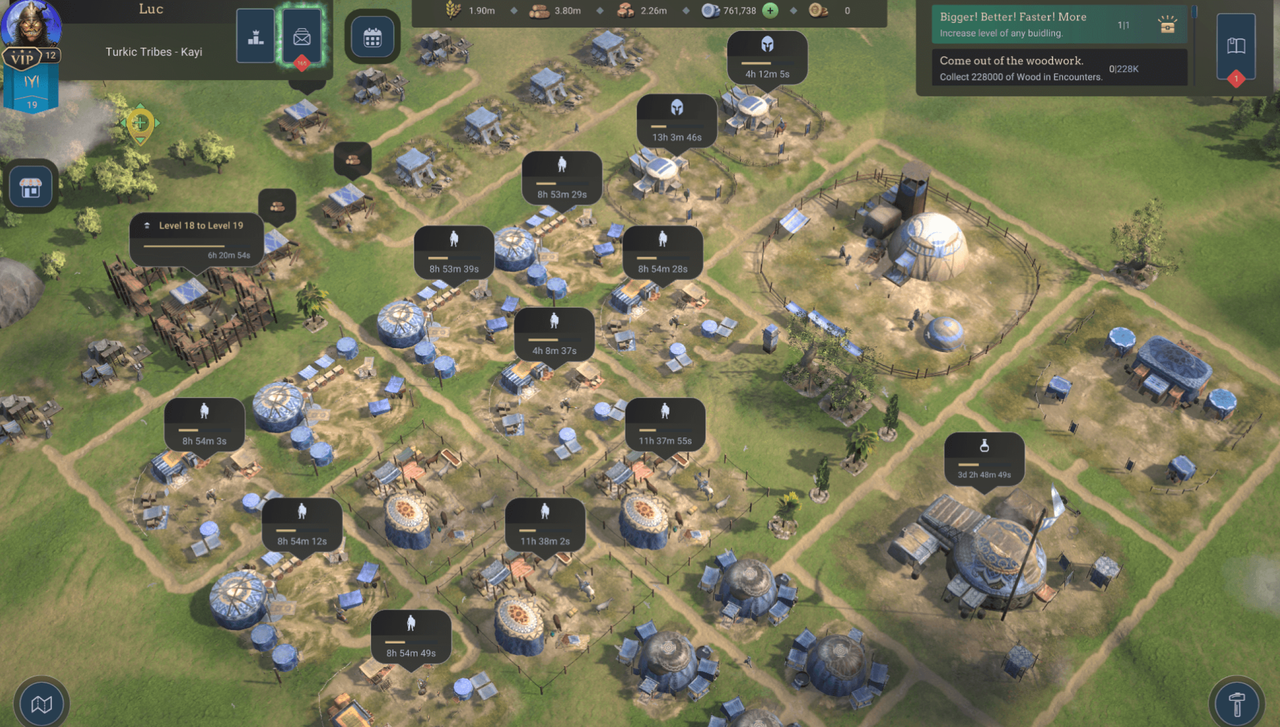Add silver with the green plus button
The height and width of the screenshot is (727, 1280).
coord(770,10)
